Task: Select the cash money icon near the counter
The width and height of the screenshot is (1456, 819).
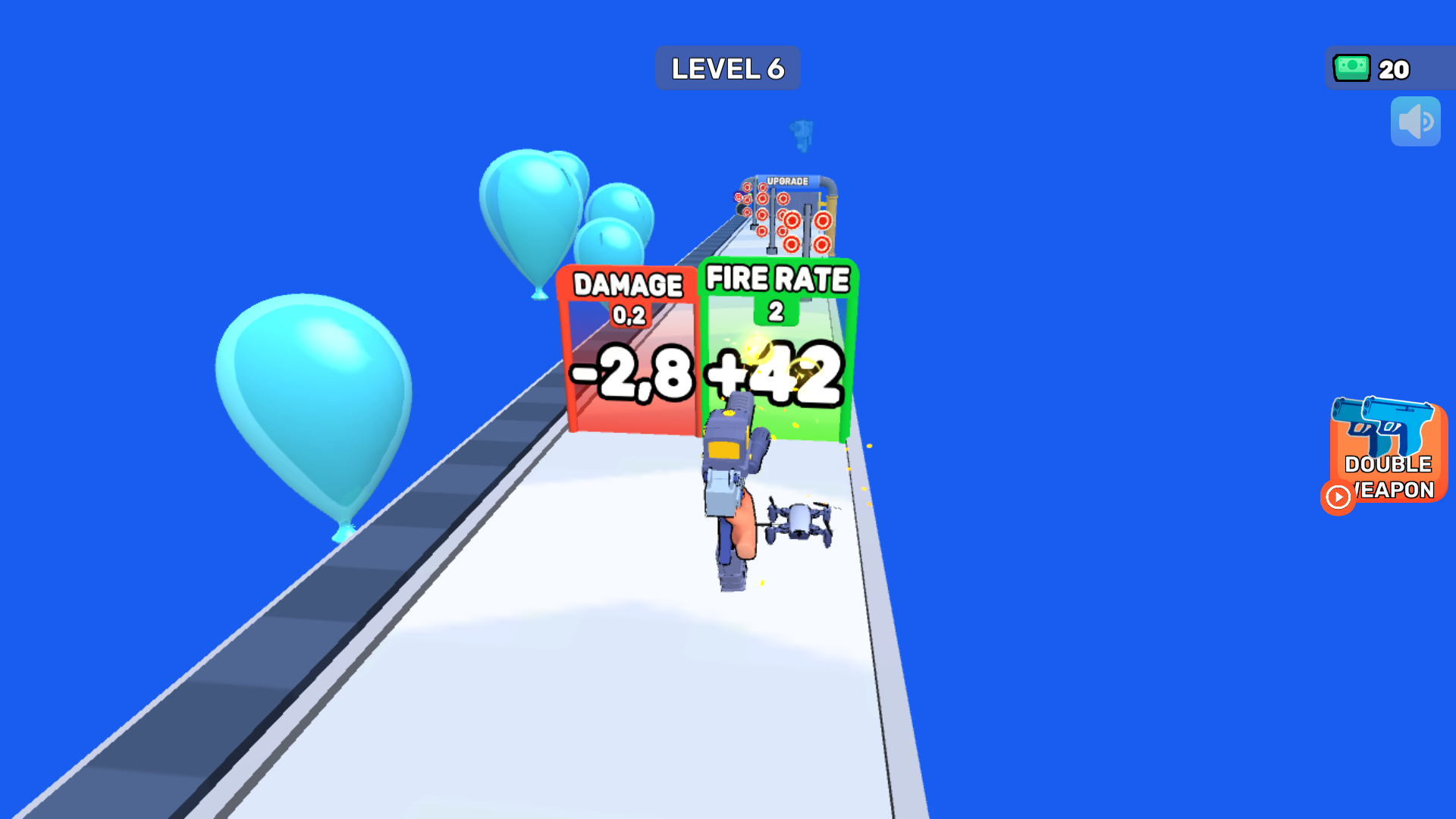Action: (1351, 68)
